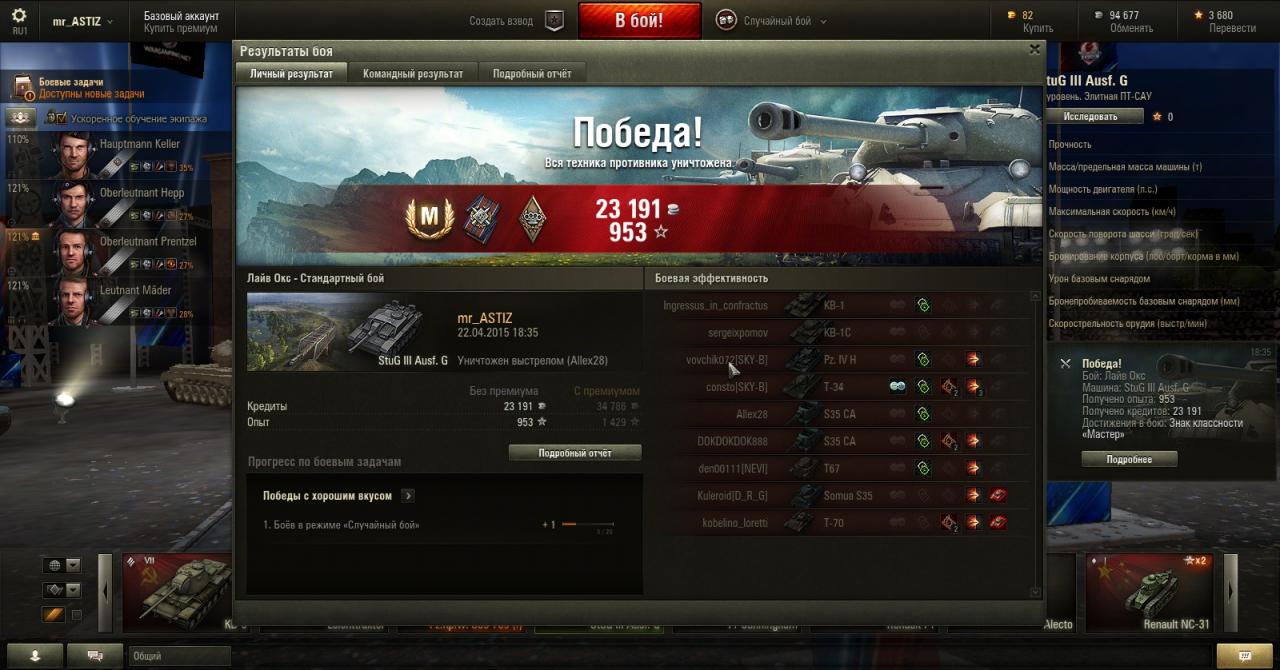Select the kobelino_loretti player row

734,522
